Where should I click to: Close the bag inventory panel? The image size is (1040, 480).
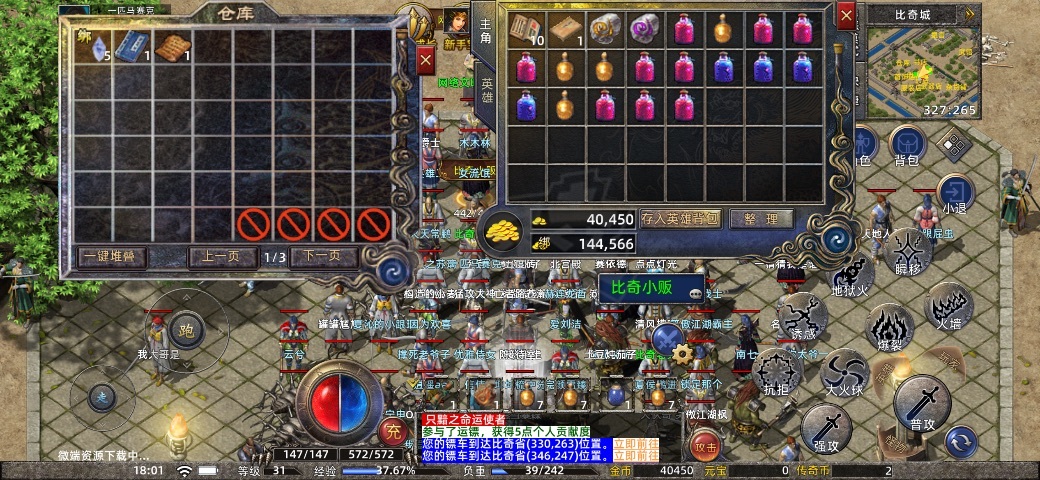click(846, 17)
